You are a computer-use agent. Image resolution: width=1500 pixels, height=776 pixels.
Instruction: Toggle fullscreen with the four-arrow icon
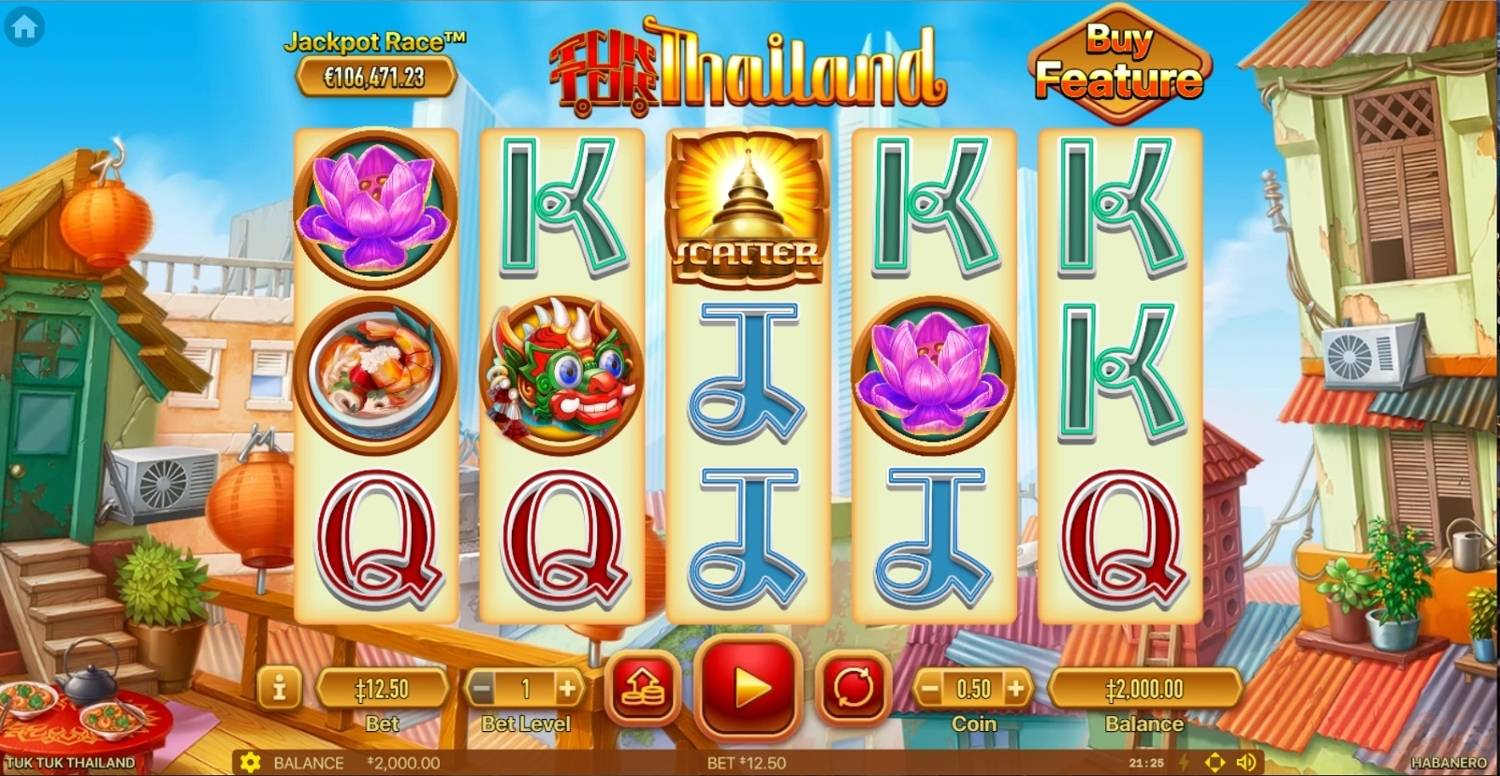pyautogui.click(x=1215, y=763)
